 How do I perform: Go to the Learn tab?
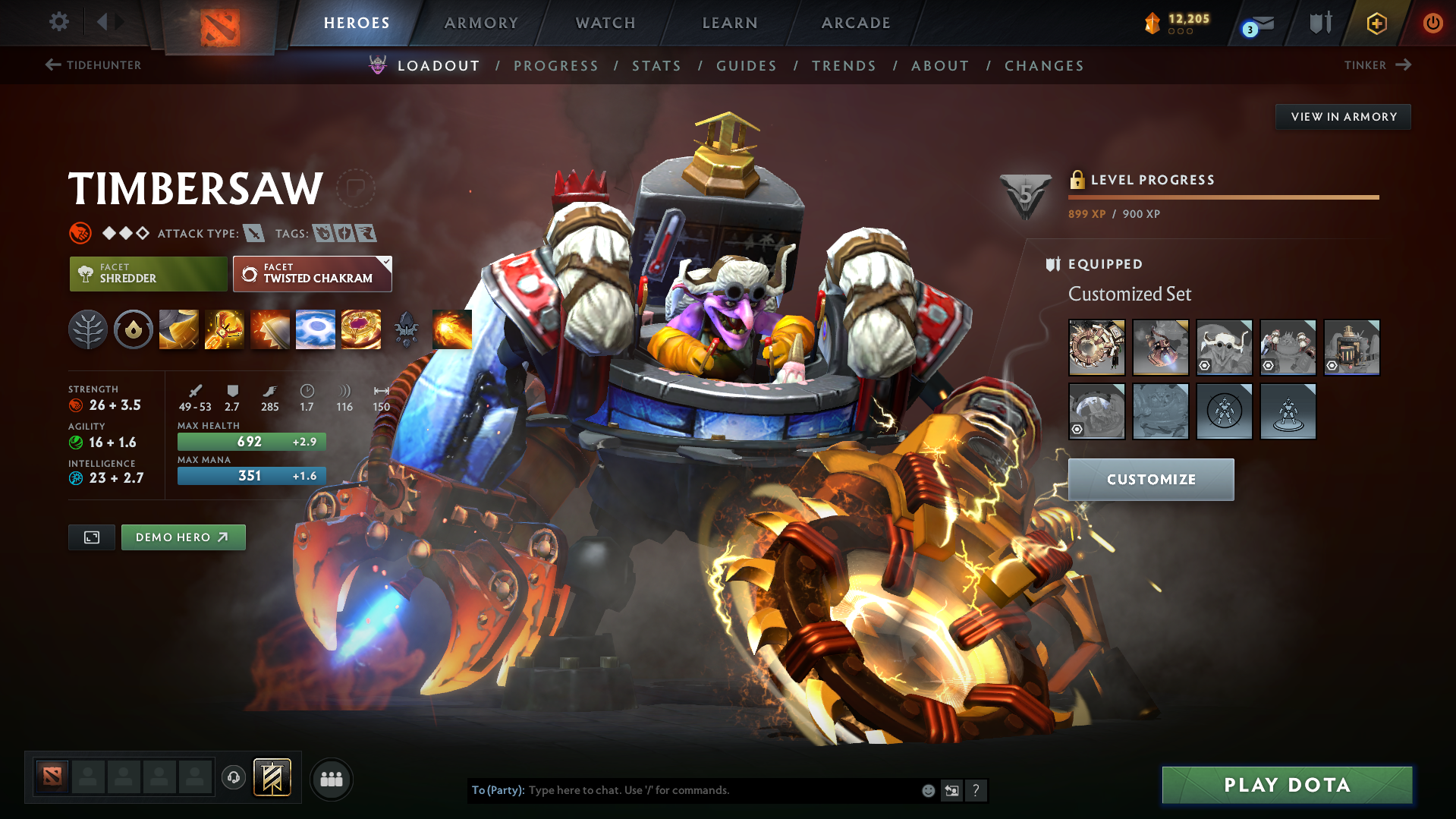pos(730,23)
